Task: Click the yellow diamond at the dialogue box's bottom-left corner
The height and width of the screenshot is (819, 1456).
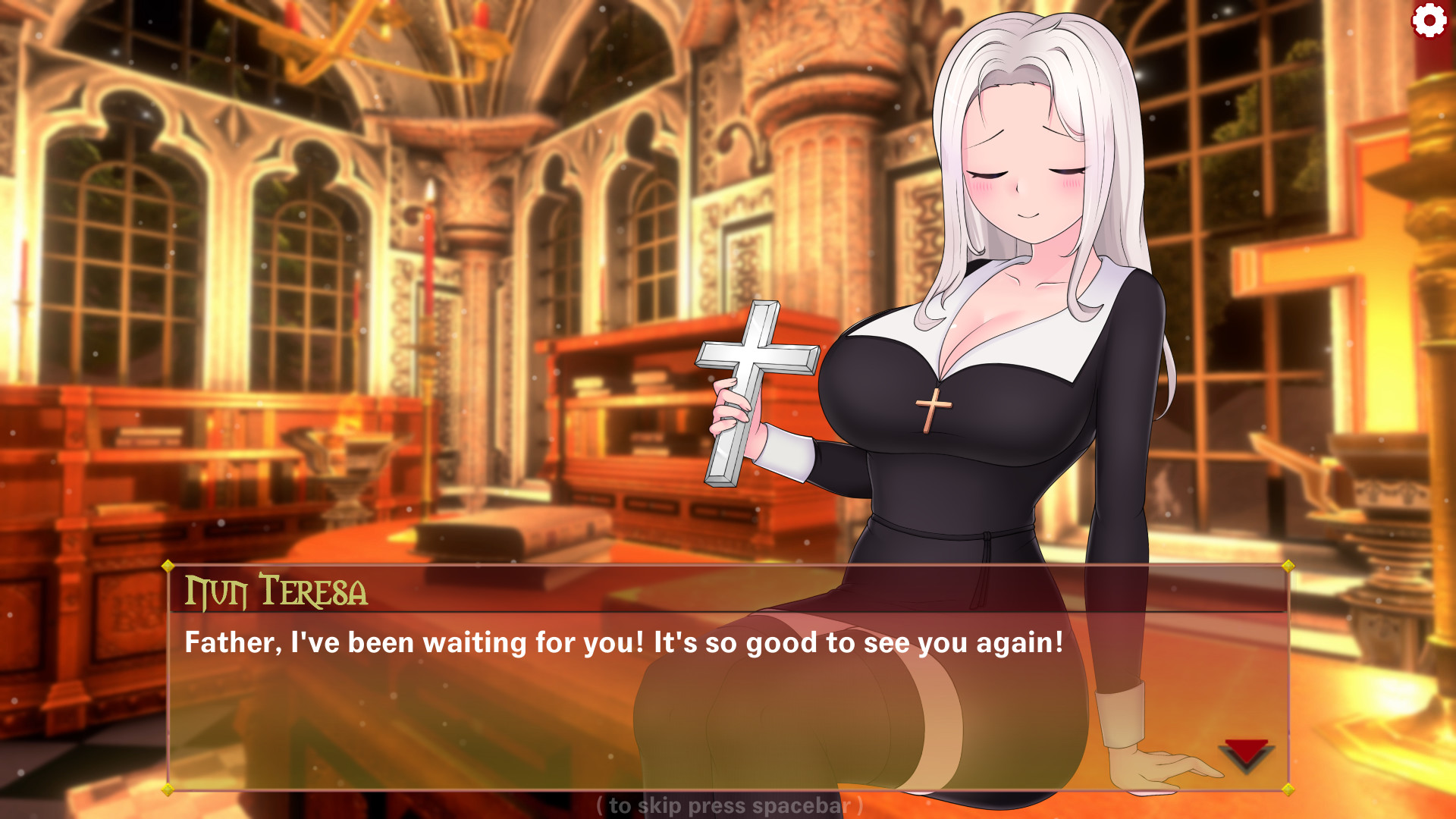Action: 167,789
